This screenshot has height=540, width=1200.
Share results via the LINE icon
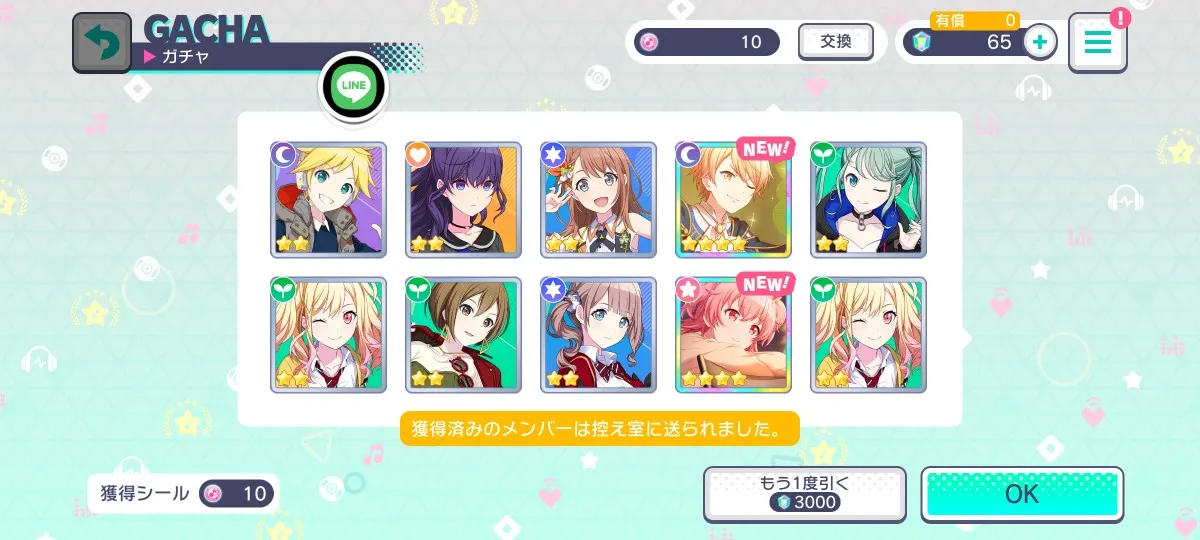pos(353,88)
